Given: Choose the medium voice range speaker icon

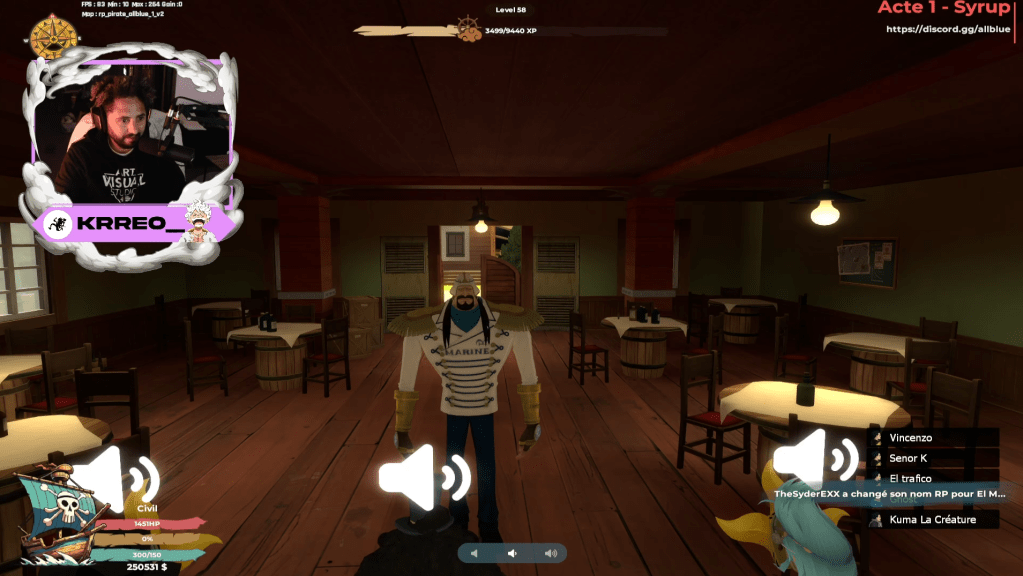Looking at the screenshot, I should [x=512, y=553].
